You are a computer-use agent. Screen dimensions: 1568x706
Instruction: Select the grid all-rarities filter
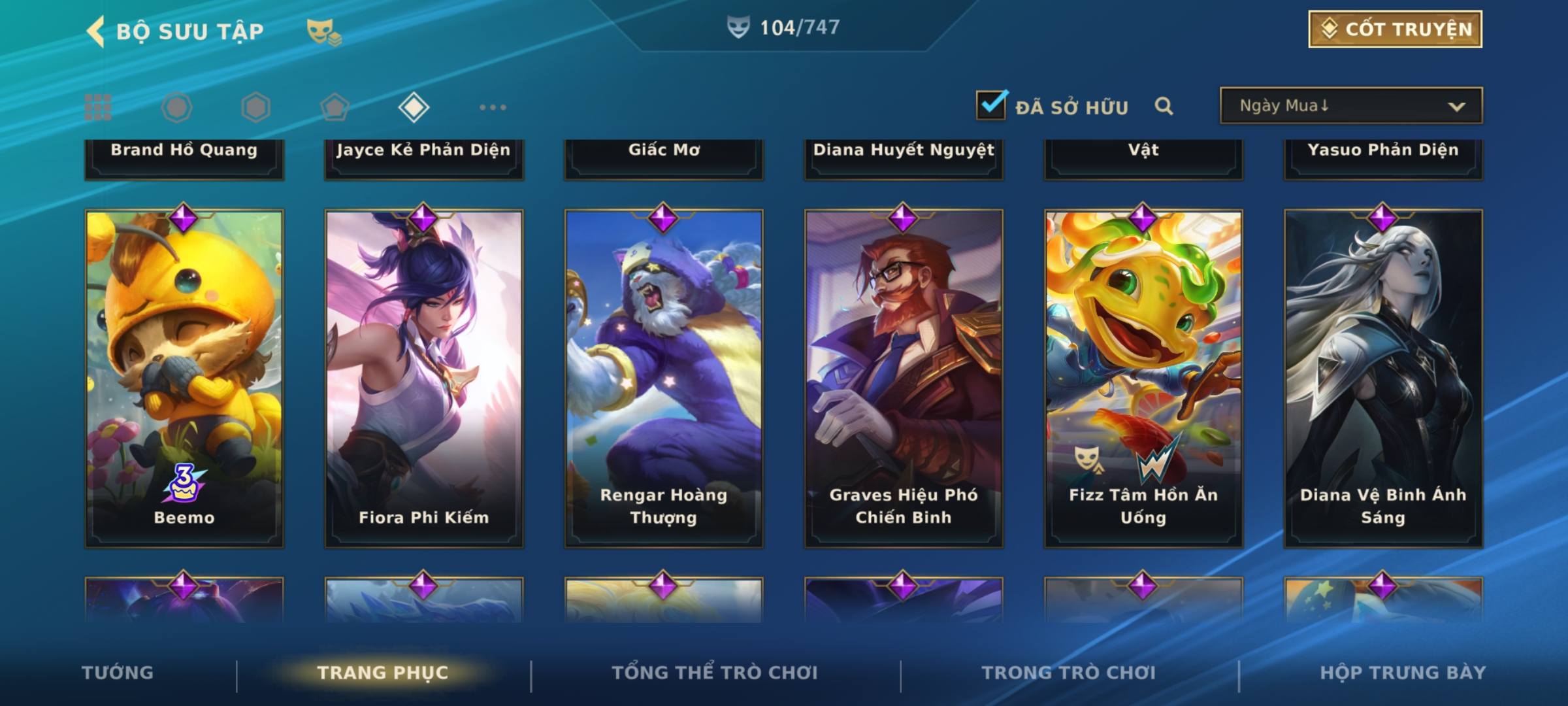(x=98, y=107)
